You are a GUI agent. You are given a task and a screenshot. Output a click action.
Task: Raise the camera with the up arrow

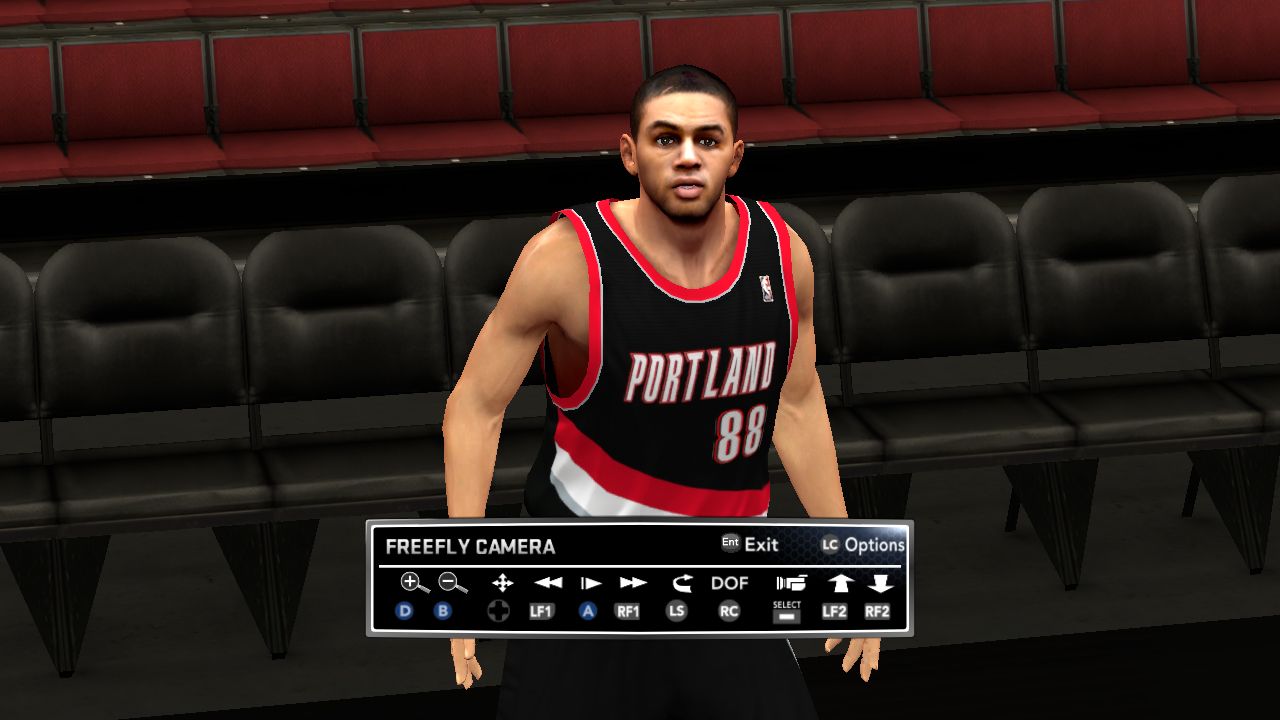[838, 583]
